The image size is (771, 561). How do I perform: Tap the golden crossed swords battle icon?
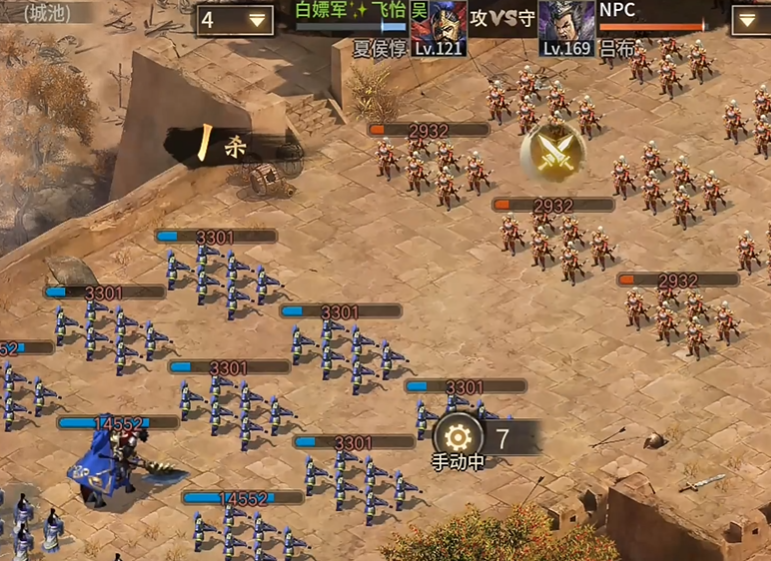(551, 152)
